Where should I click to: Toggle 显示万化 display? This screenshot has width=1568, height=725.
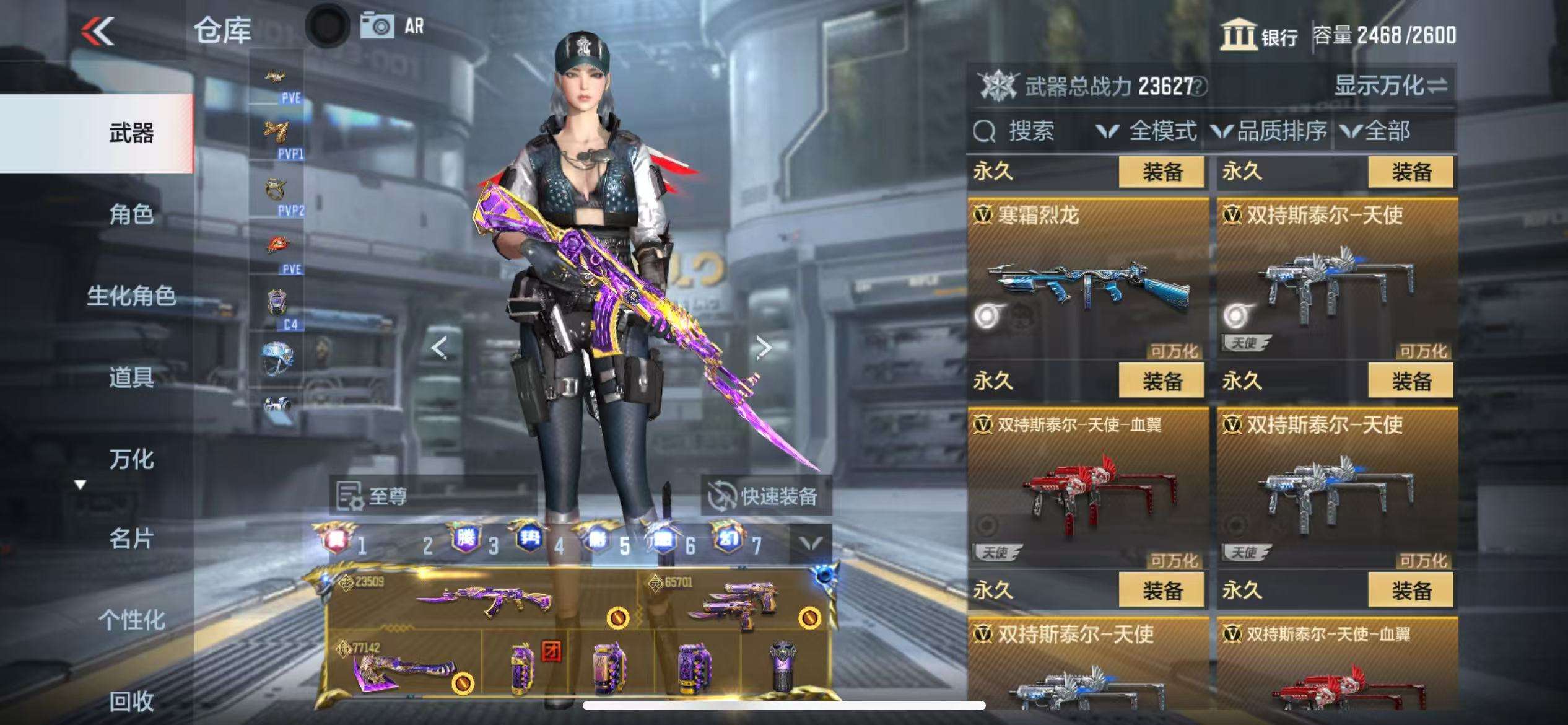pyautogui.click(x=1390, y=86)
